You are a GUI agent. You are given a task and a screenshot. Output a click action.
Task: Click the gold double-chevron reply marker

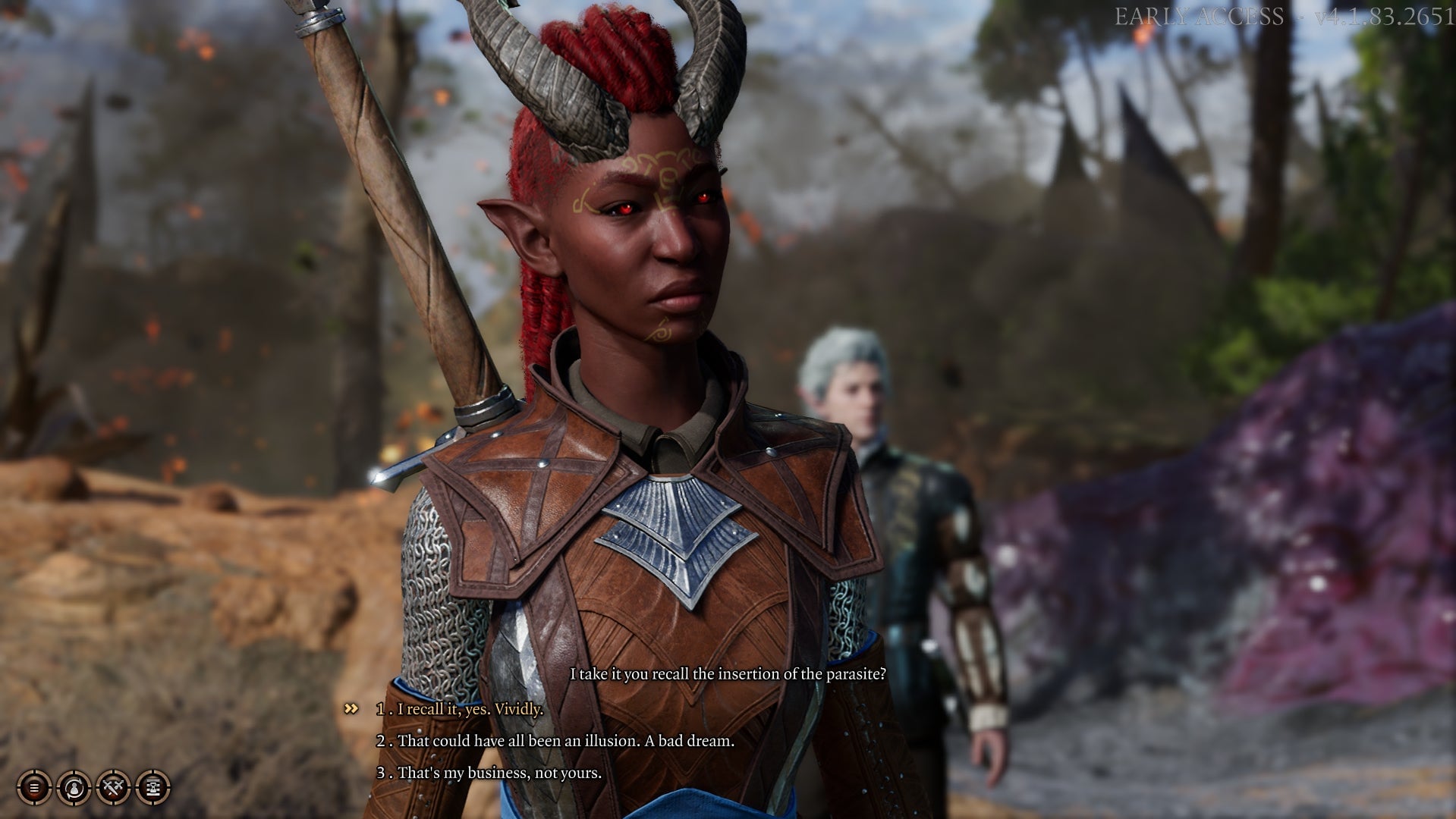[x=350, y=710]
